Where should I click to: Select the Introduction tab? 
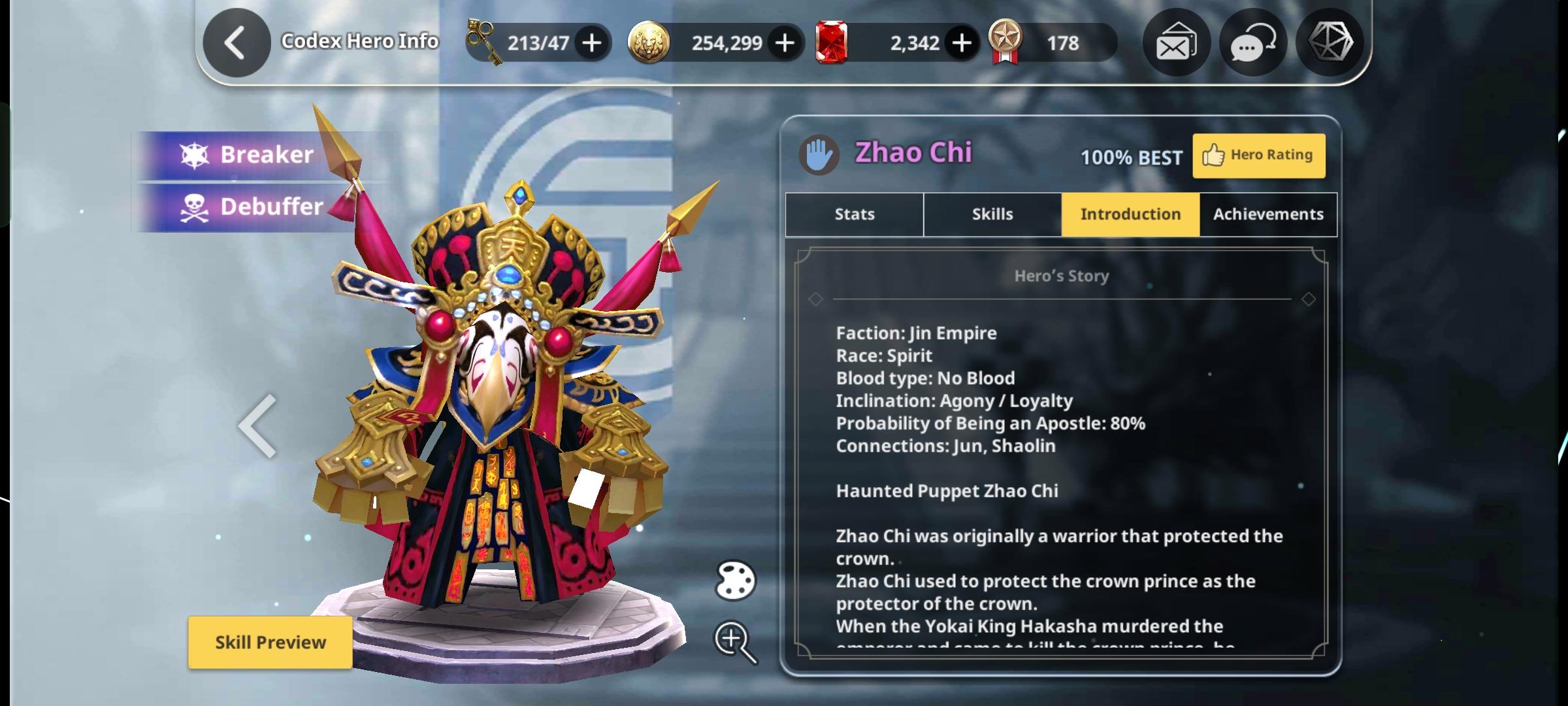[x=1130, y=214]
